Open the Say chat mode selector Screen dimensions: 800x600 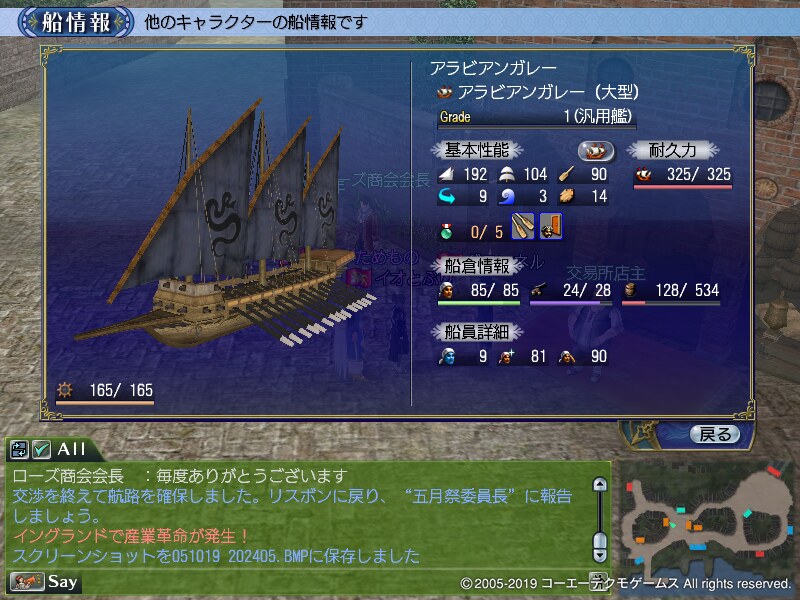(45, 581)
